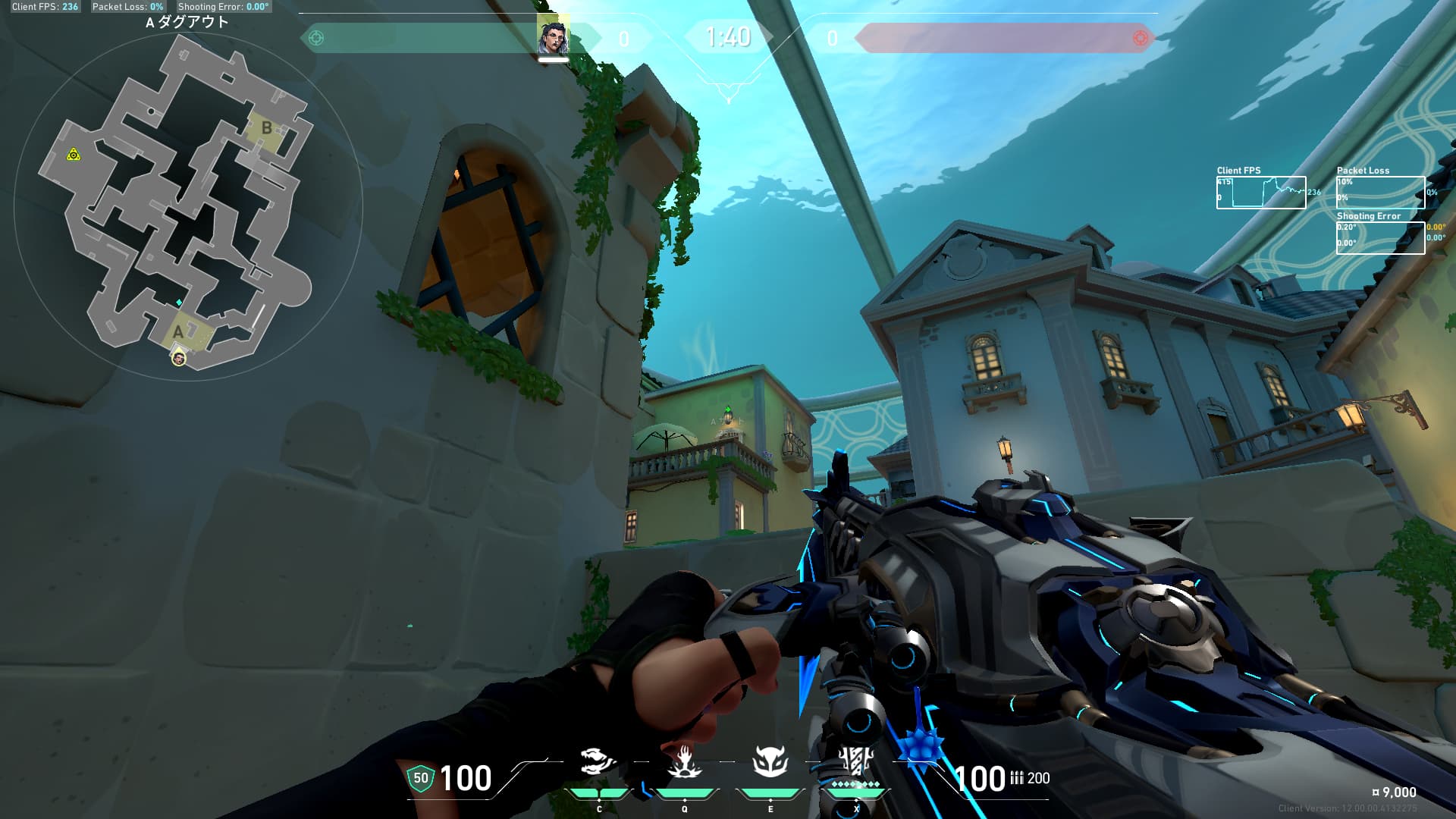The image size is (1456, 819).
Task: Activate the Seize ability icon
Action: pyautogui.click(x=684, y=761)
